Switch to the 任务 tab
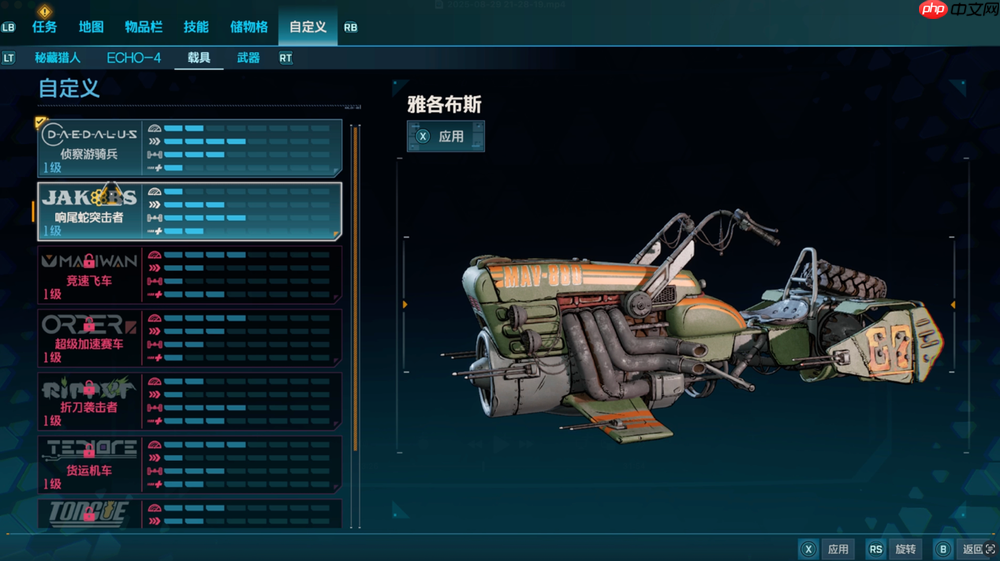Viewport: 1000px width, 561px height. tap(44, 27)
